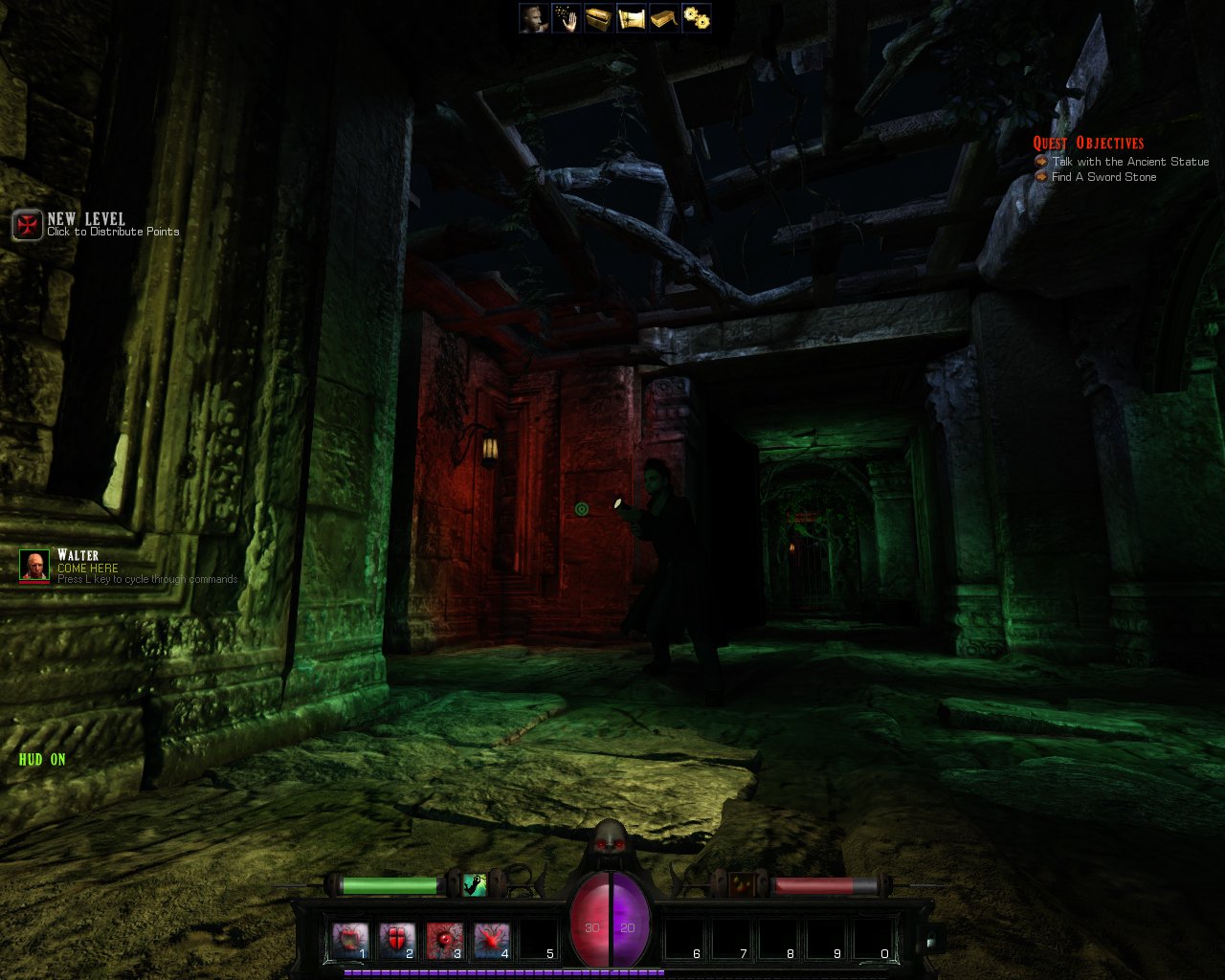The height and width of the screenshot is (980, 1225).
Task: Open the inventory chest icon
Action: pos(597,19)
